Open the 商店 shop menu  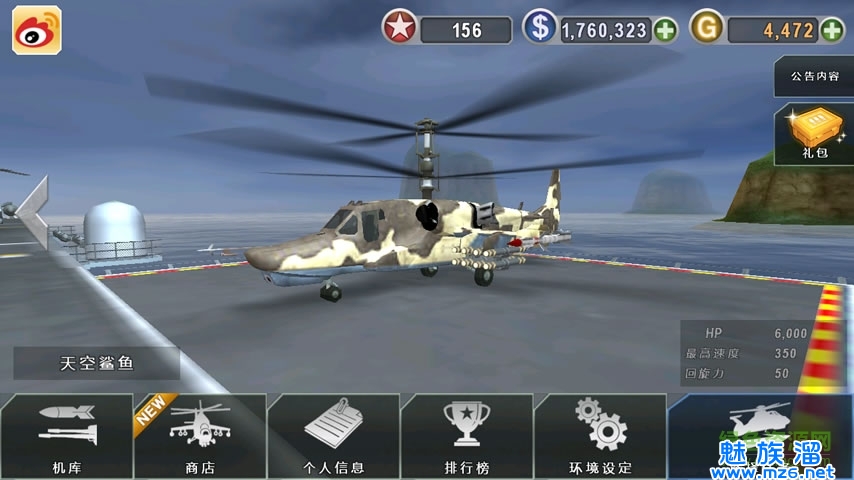[x=200, y=436]
